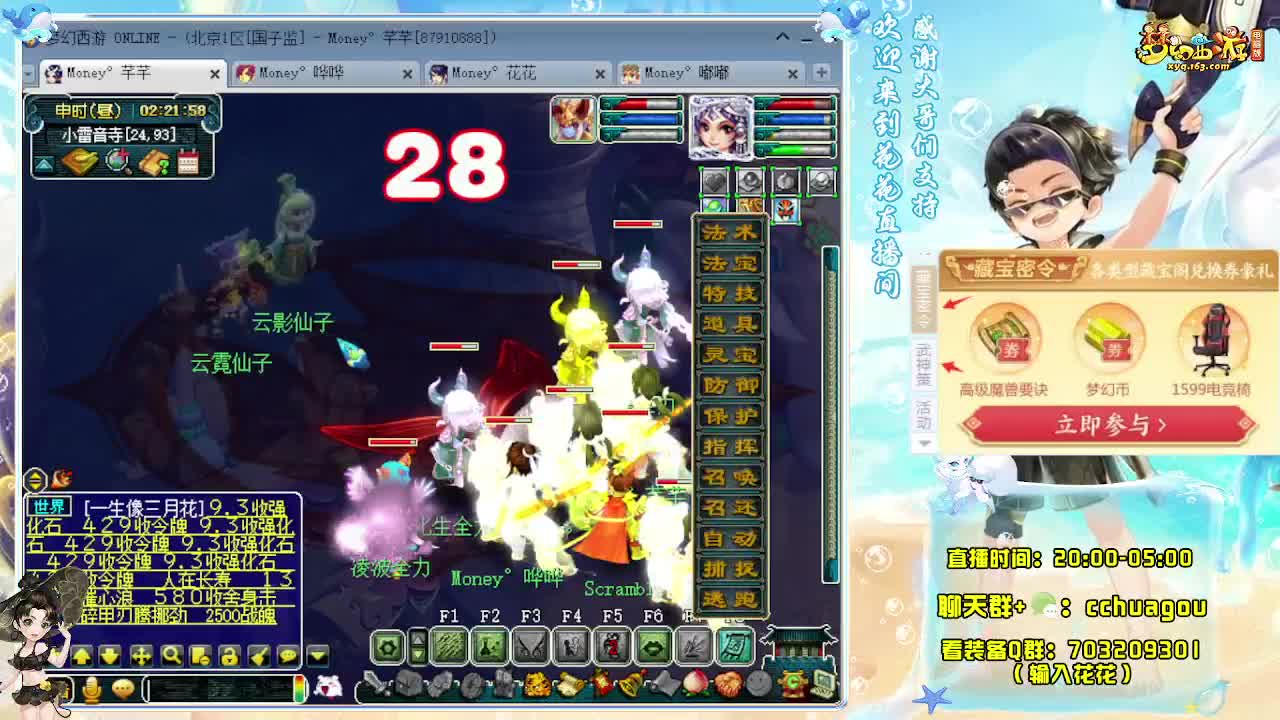Open the dropdown arrow at the chat toolbar's right end
Image resolution: width=1280 pixels, height=720 pixels.
point(318,656)
